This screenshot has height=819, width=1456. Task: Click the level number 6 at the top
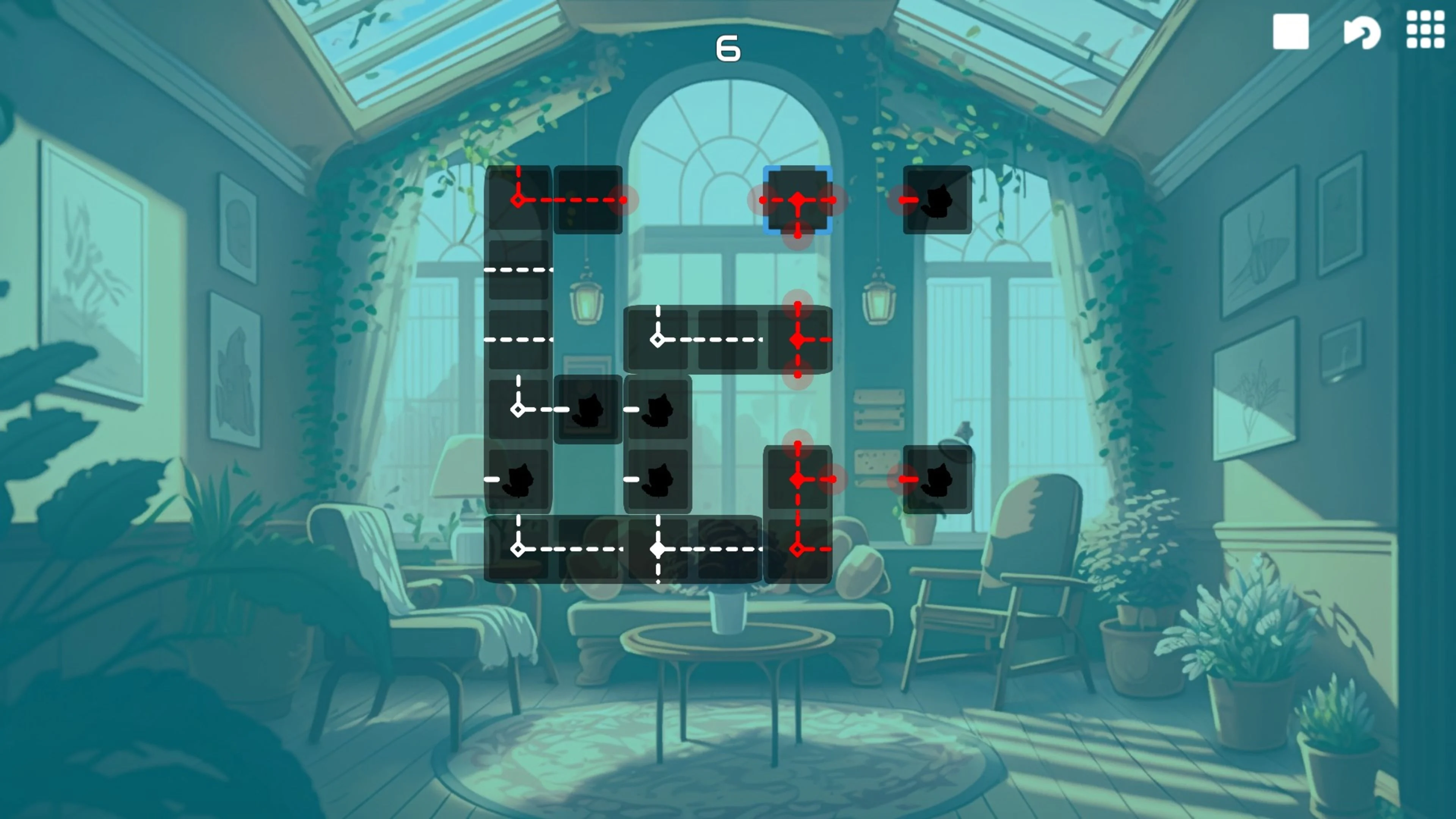(728, 48)
